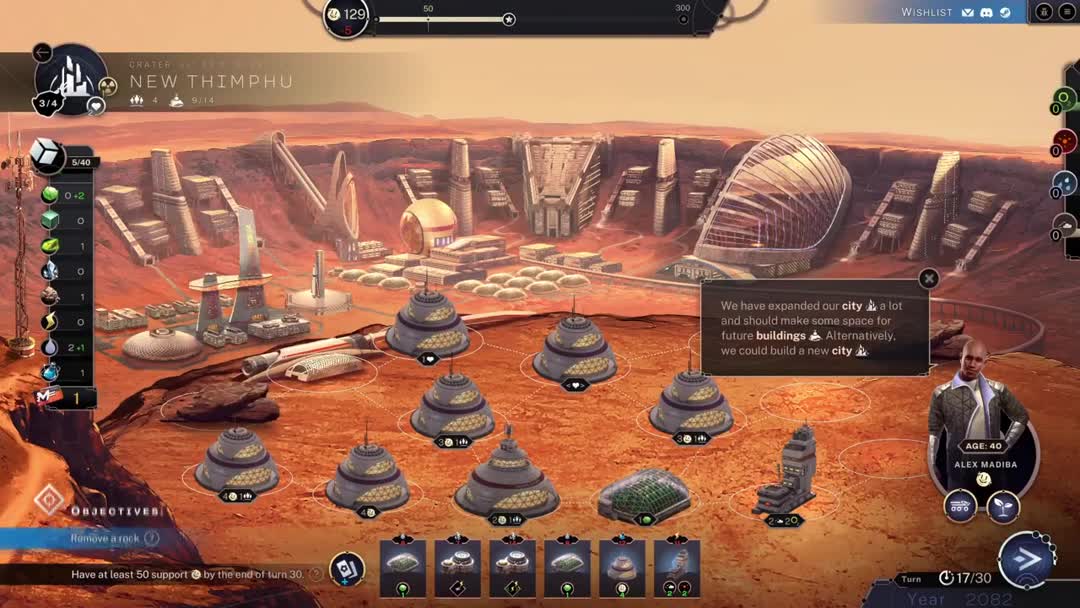Open the mailing list envelope icon
This screenshot has height=608, width=1080.
[967, 13]
